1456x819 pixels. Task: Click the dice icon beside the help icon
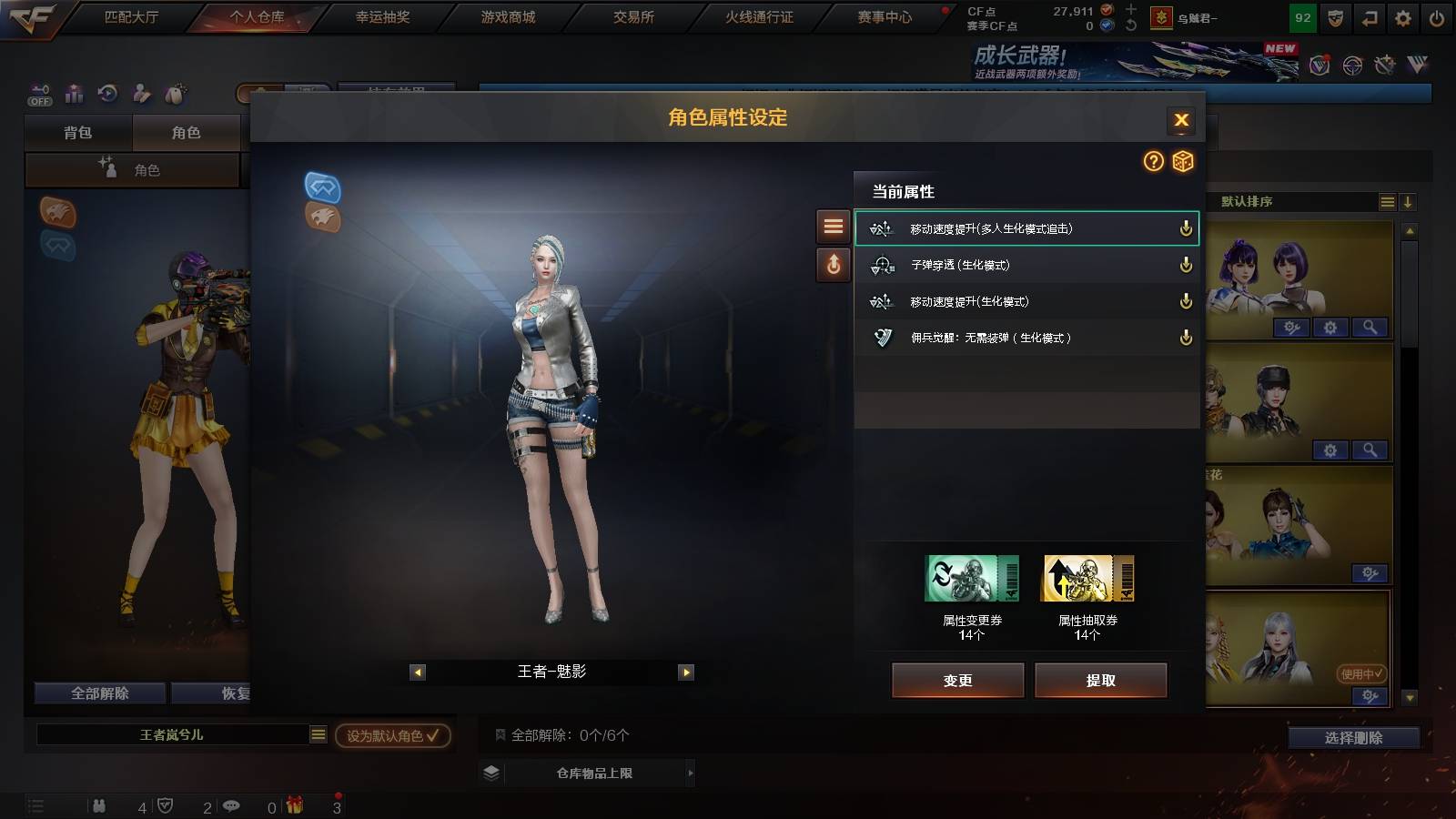(x=1183, y=161)
